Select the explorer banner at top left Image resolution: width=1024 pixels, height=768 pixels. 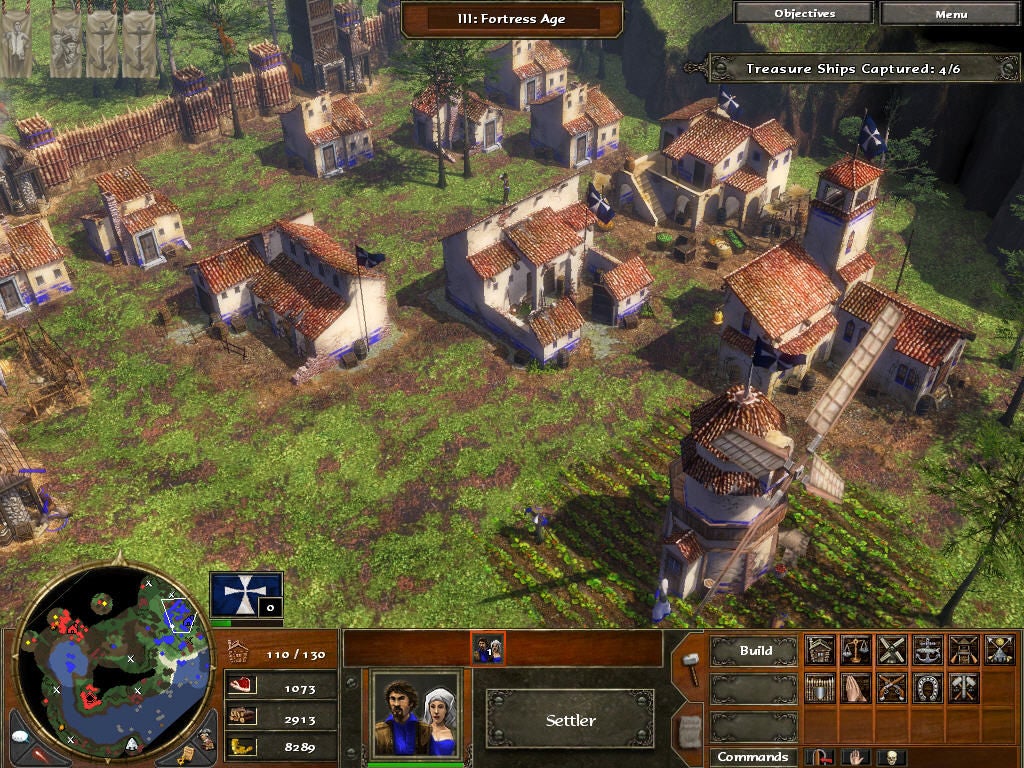tap(16, 45)
